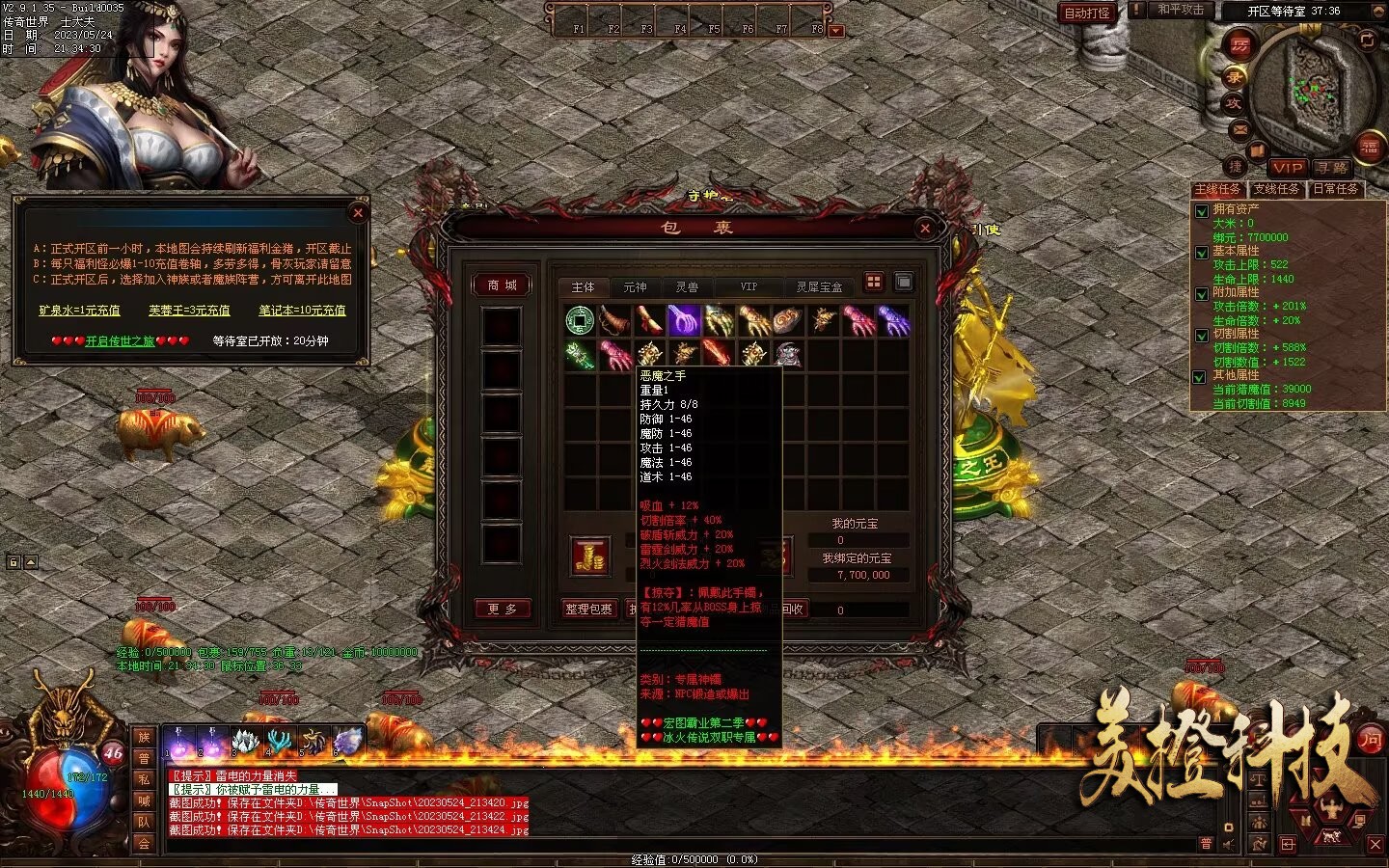Select the green coin item slot
Image resolution: width=1389 pixels, height=868 pixels.
pos(580,318)
